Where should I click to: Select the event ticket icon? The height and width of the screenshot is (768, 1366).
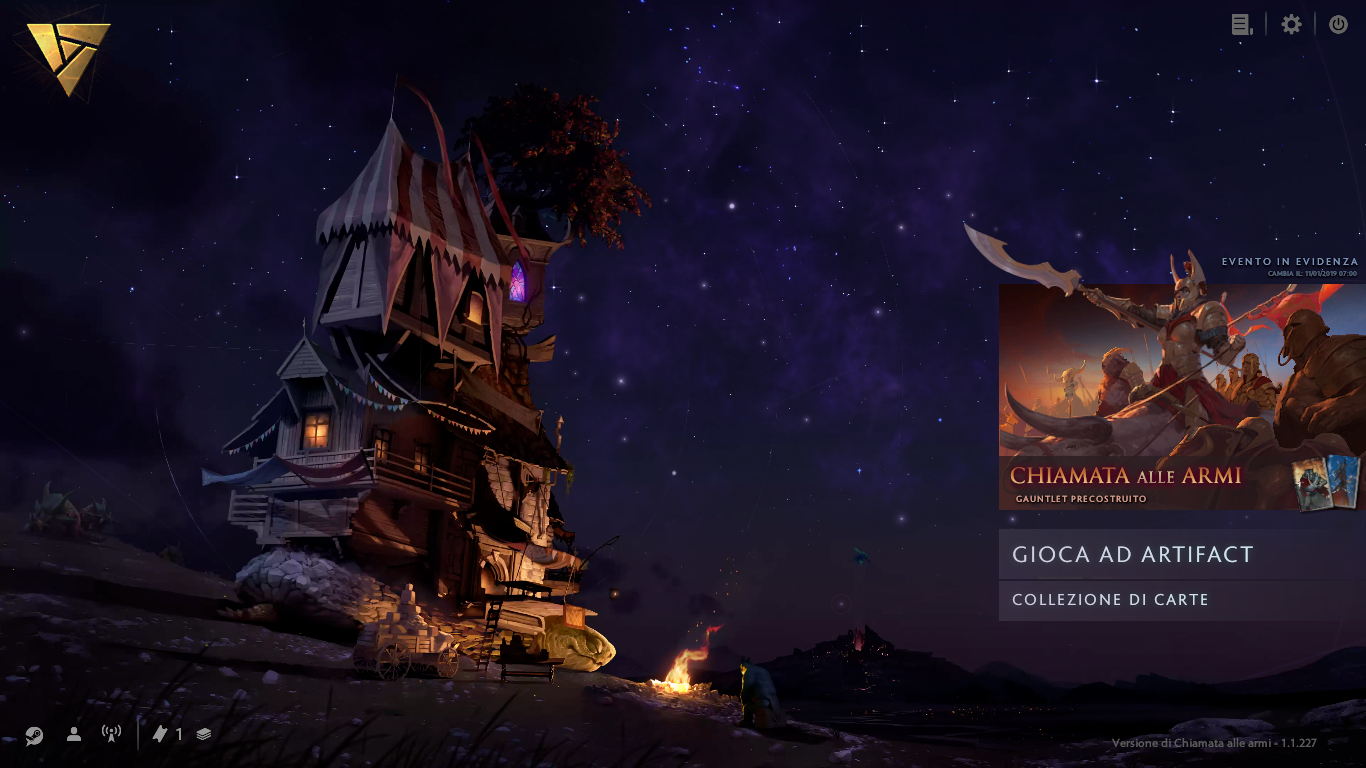point(160,734)
